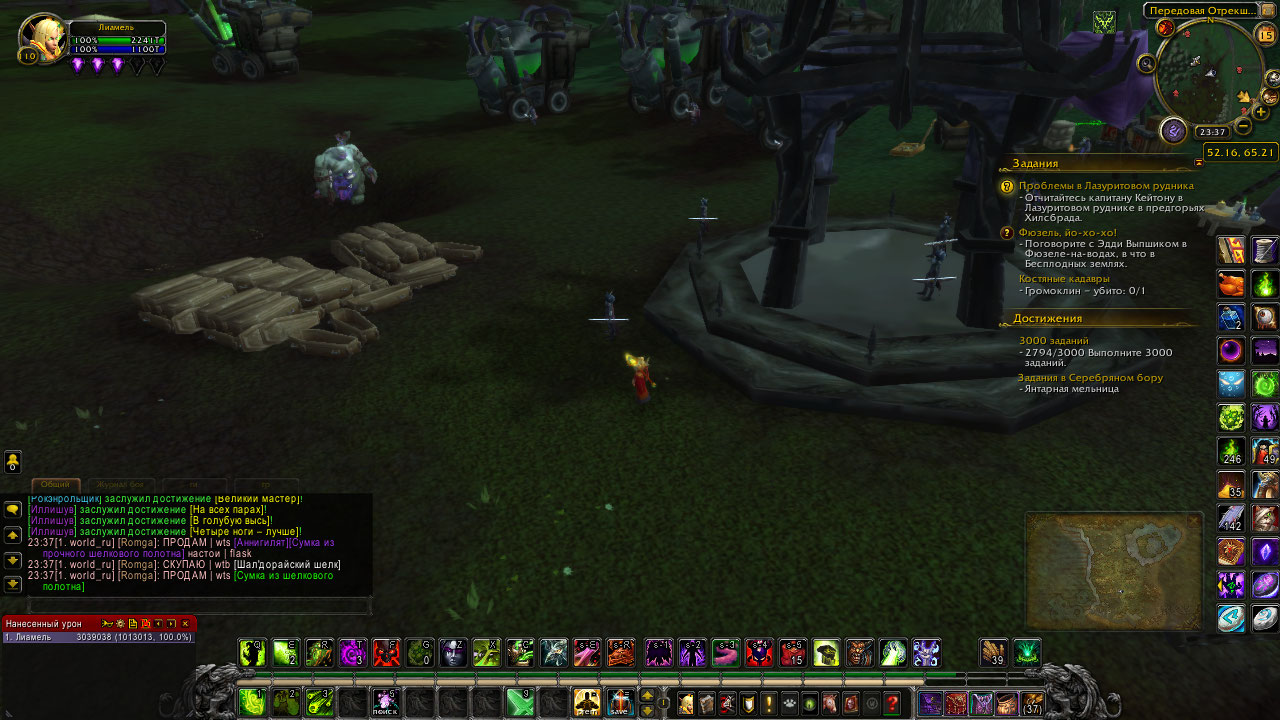Zoom out the minimap with minus button

[x=1243, y=126]
